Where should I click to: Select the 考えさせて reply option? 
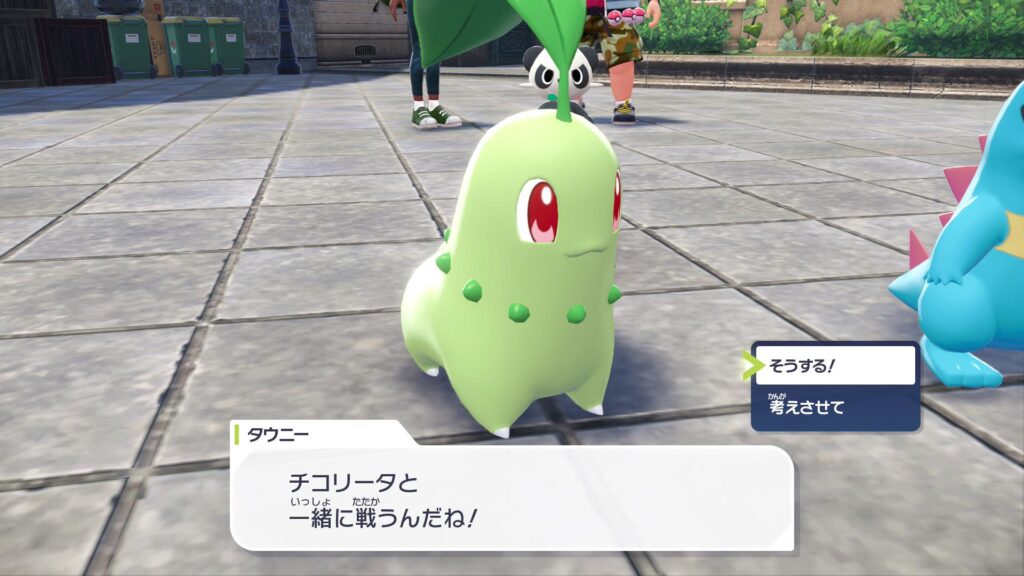coord(834,407)
